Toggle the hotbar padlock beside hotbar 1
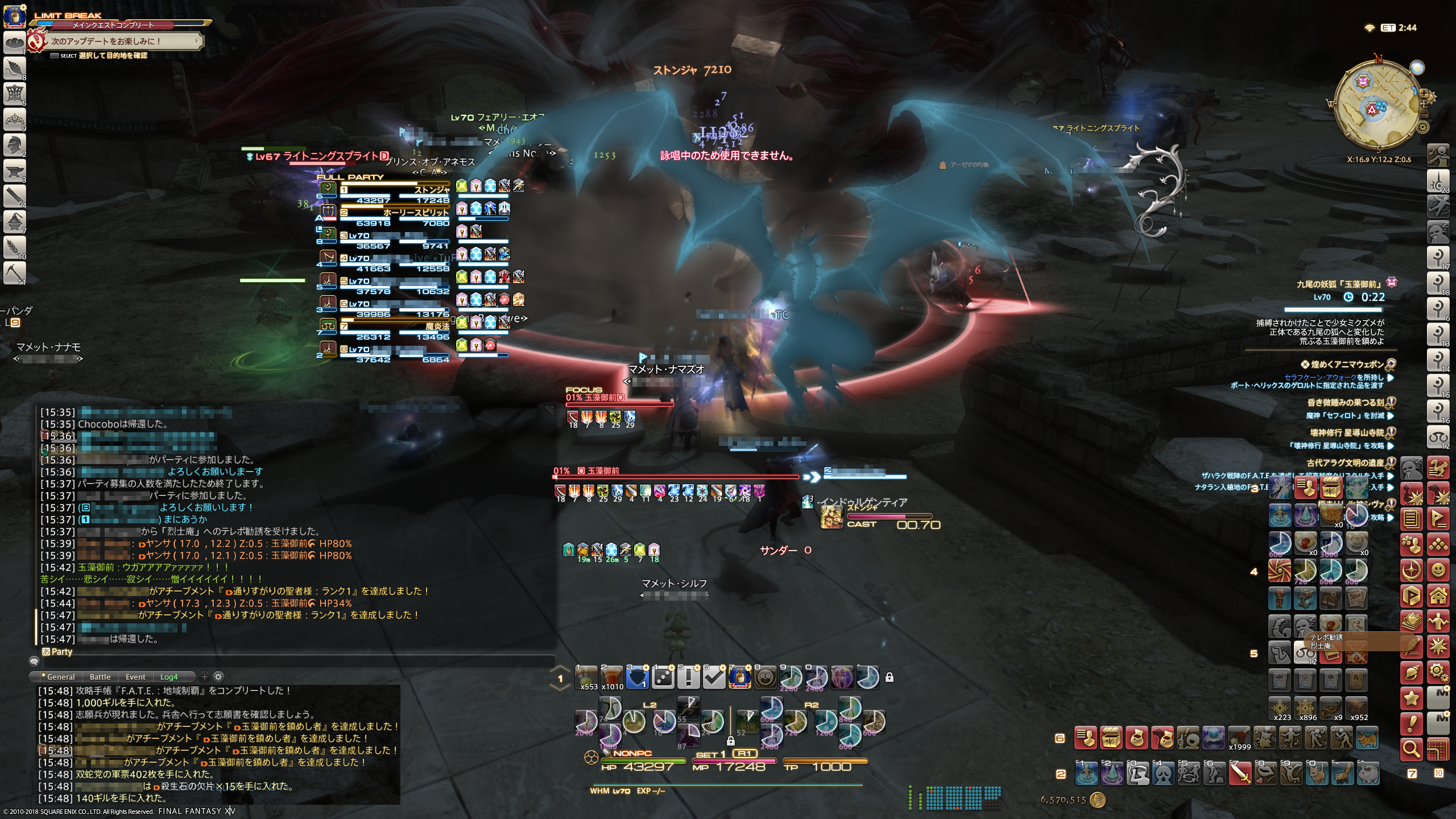1456x819 pixels. click(890, 677)
